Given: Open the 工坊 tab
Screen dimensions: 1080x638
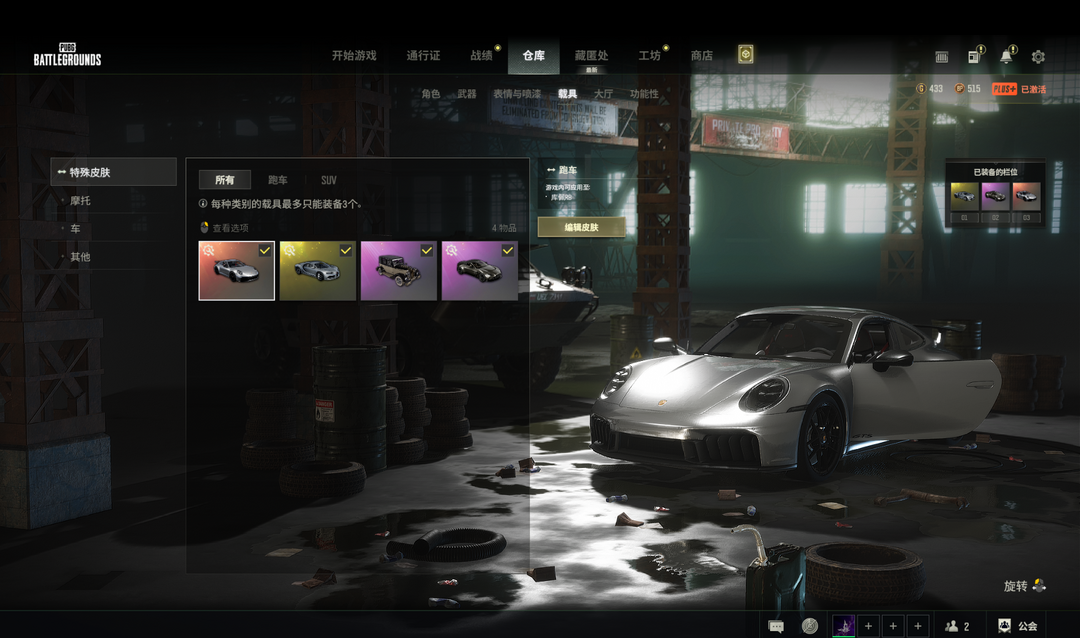Looking at the screenshot, I should point(649,56).
